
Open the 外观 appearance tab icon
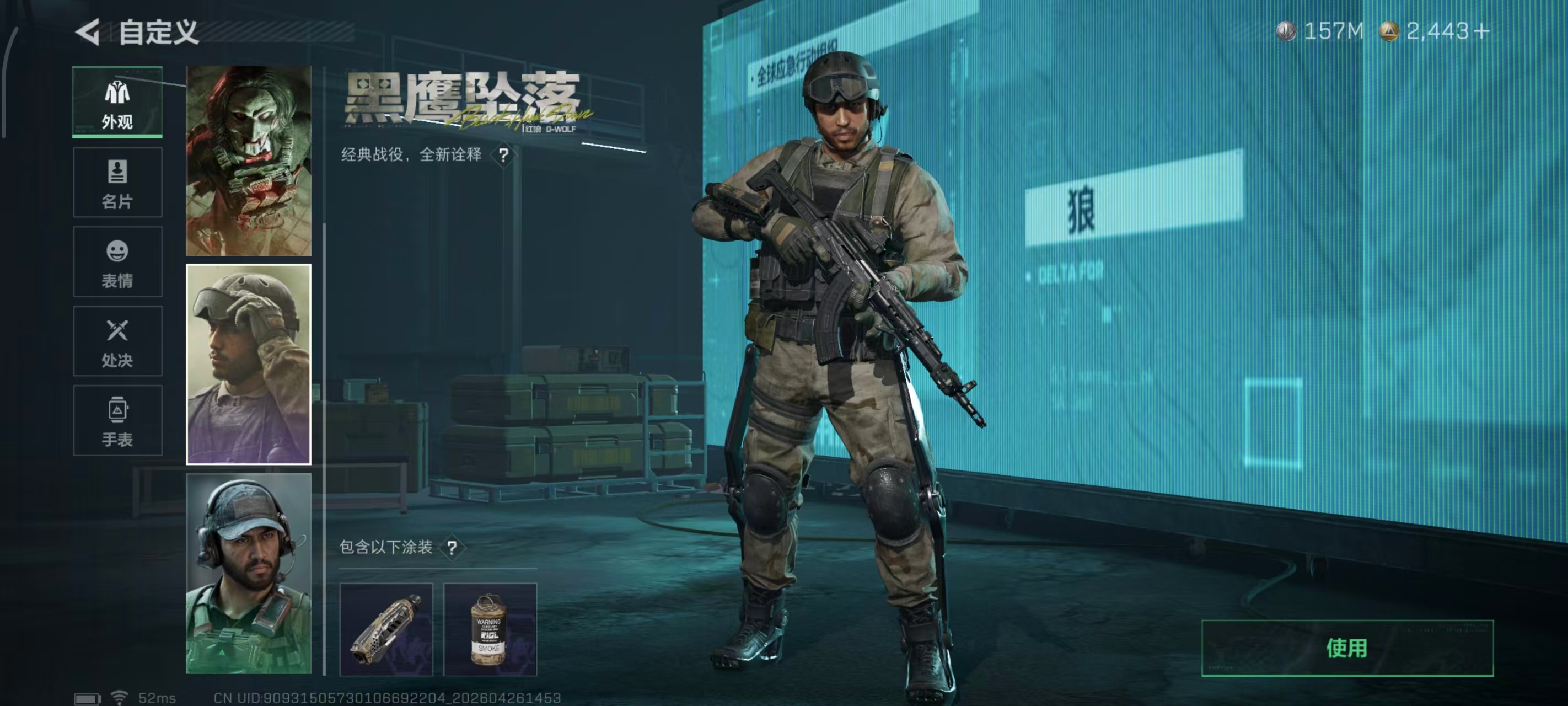pos(117,100)
